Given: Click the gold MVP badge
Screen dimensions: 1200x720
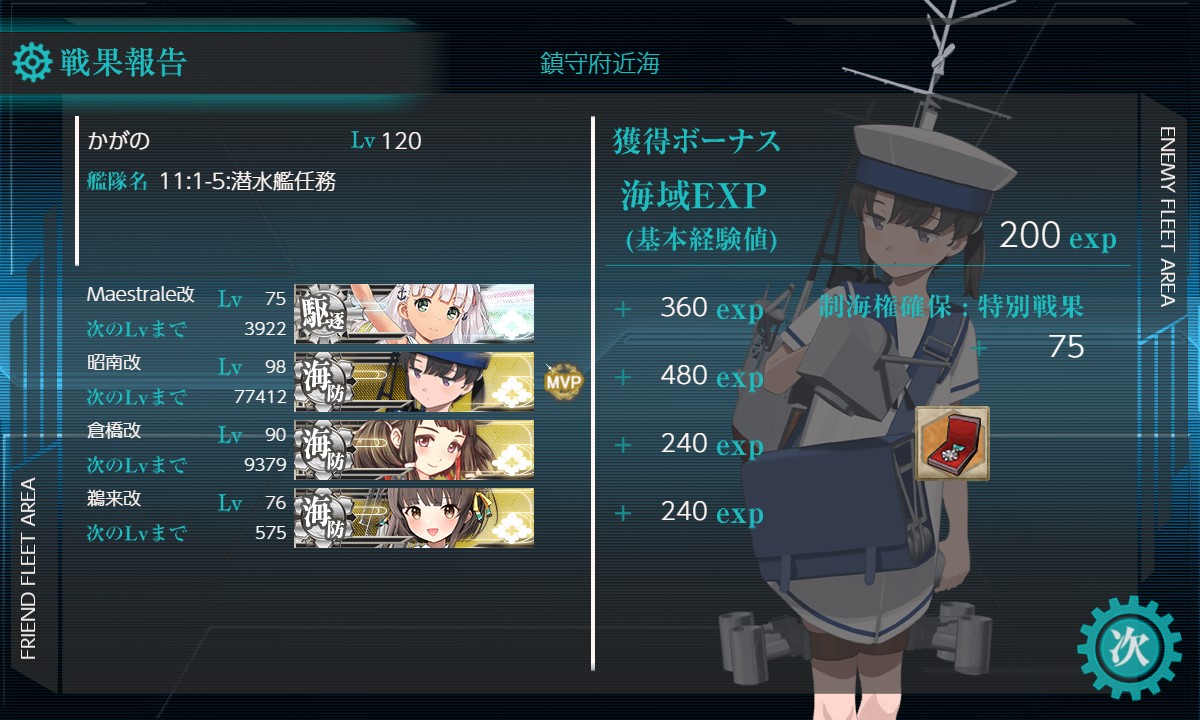Looking at the screenshot, I should (x=563, y=381).
